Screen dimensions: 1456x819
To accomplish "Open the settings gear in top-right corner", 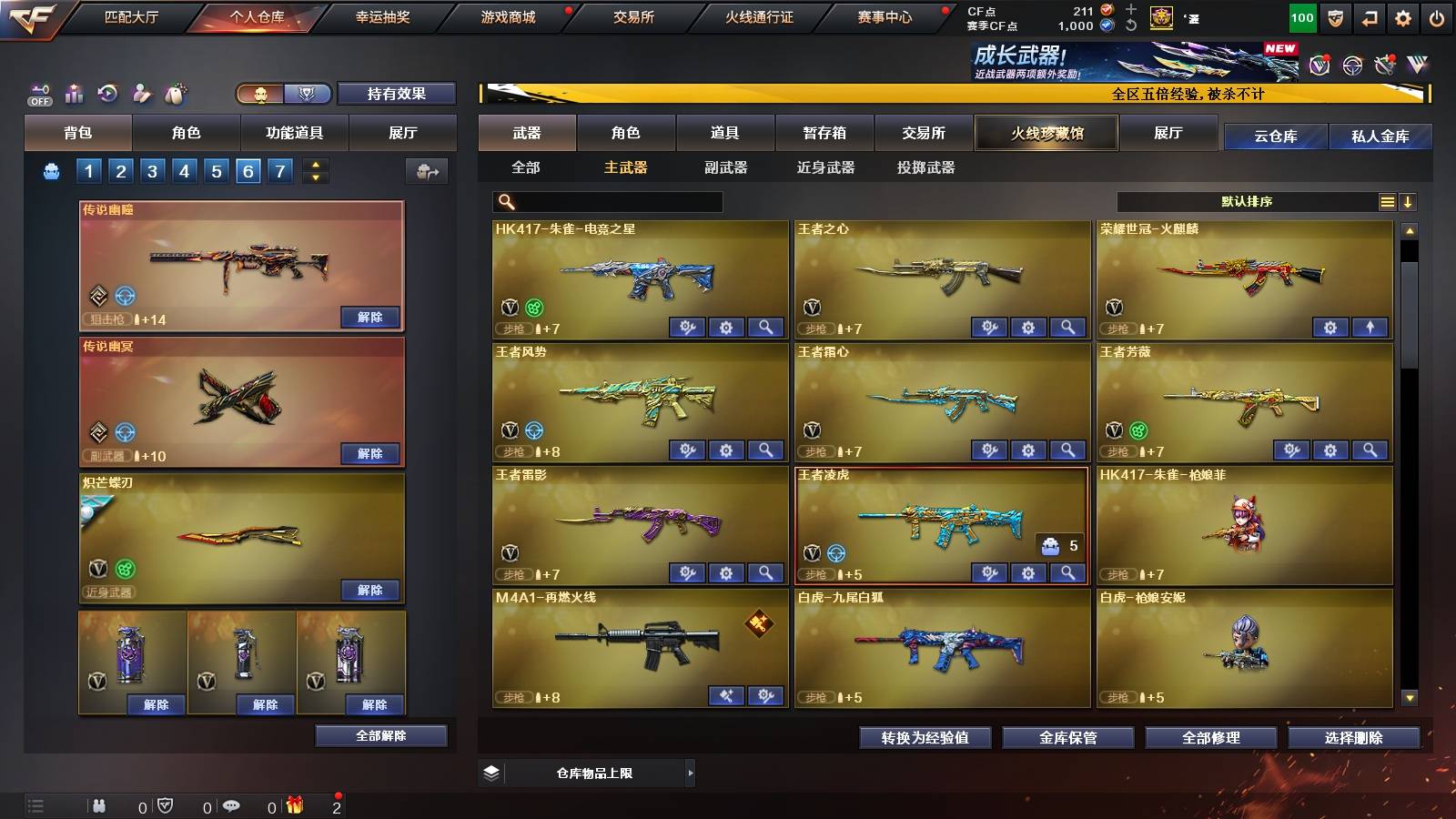I will tap(1401, 17).
